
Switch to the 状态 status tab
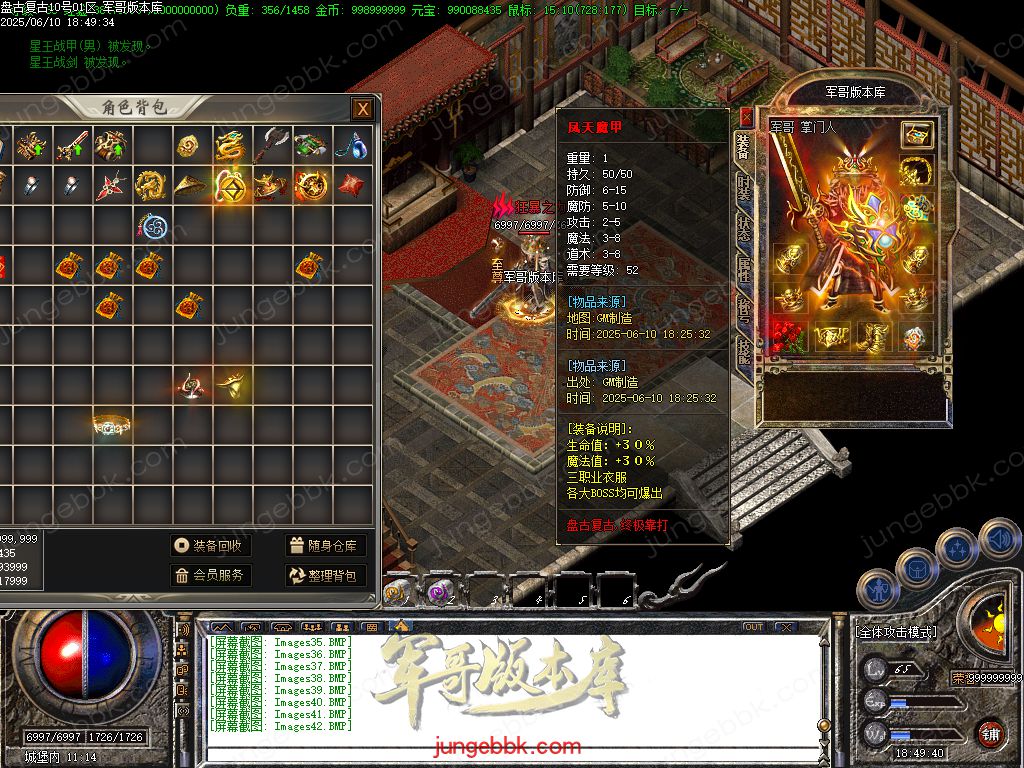[744, 229]
